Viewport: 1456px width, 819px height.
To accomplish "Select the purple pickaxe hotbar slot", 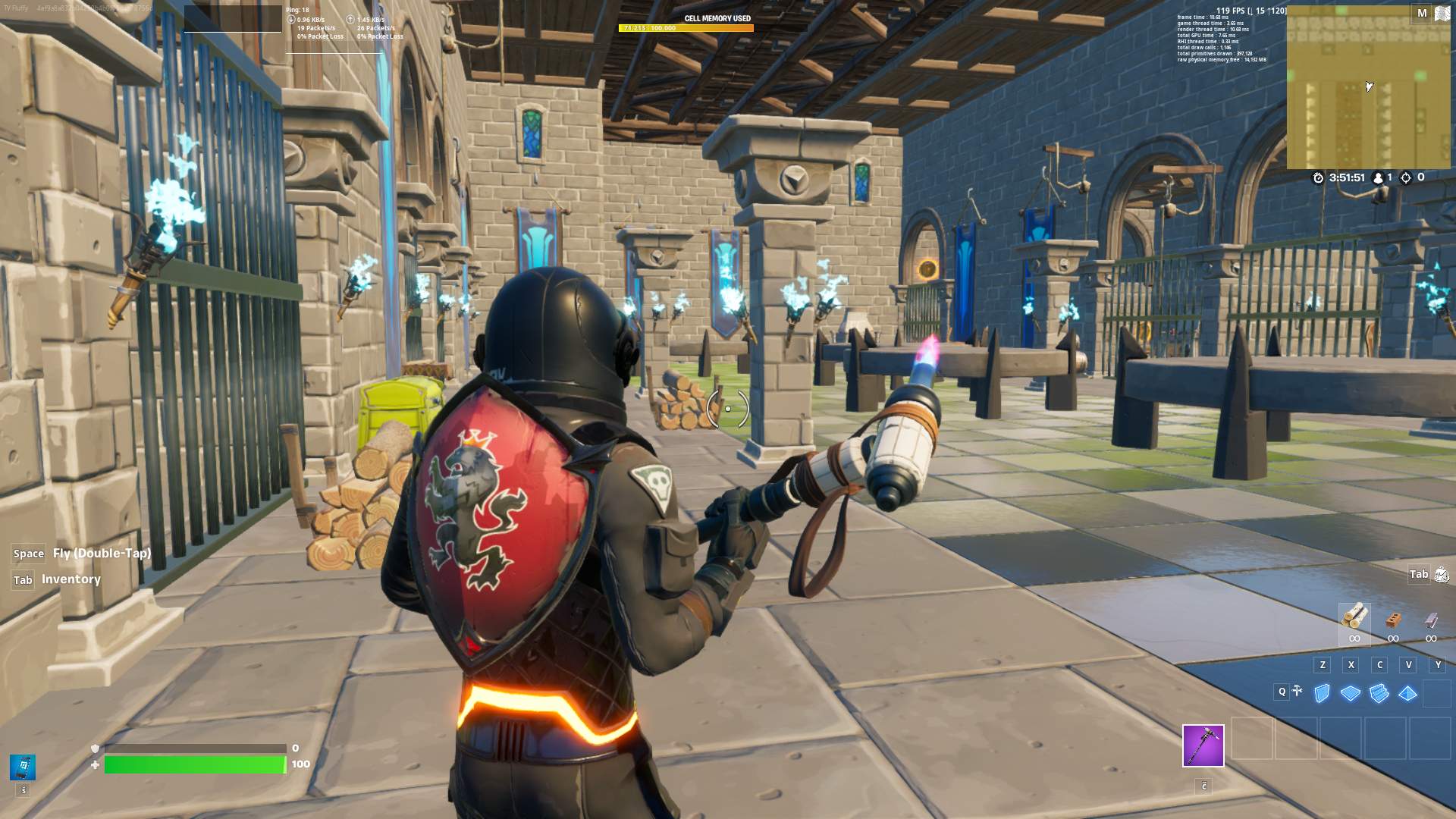I will pos(1203,745).
